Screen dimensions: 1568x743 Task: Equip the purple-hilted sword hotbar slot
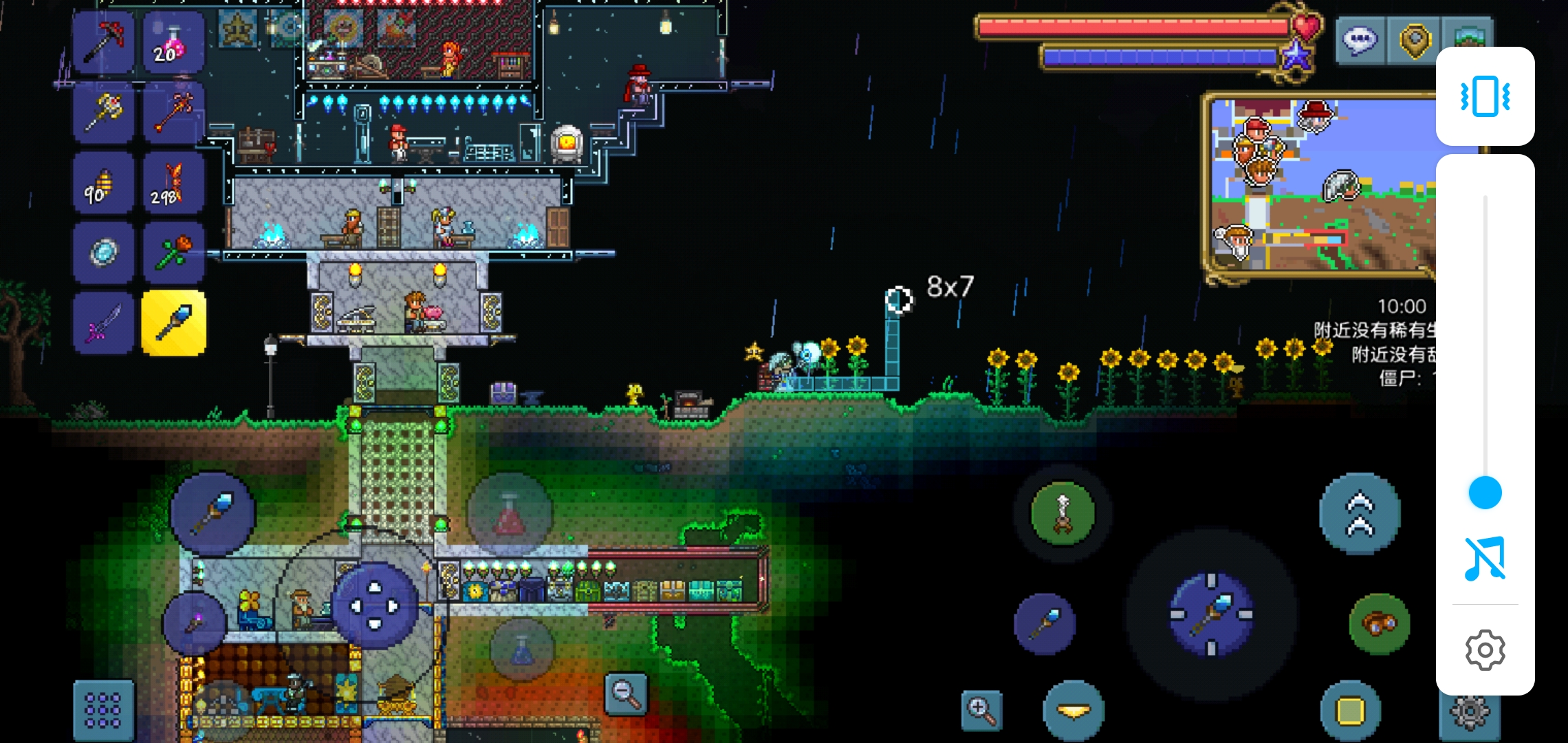point(103,323)
